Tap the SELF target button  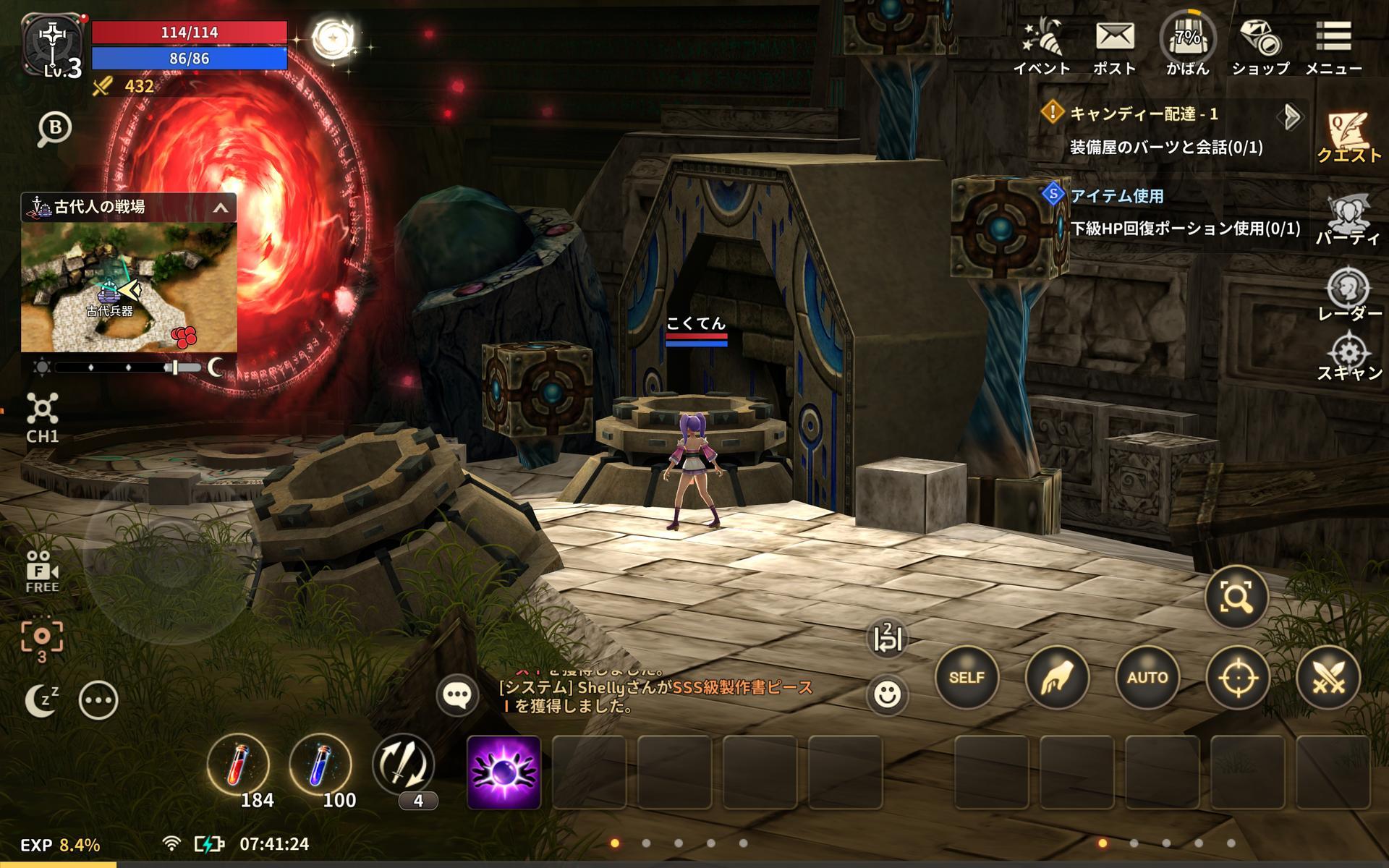coord(967,677)
